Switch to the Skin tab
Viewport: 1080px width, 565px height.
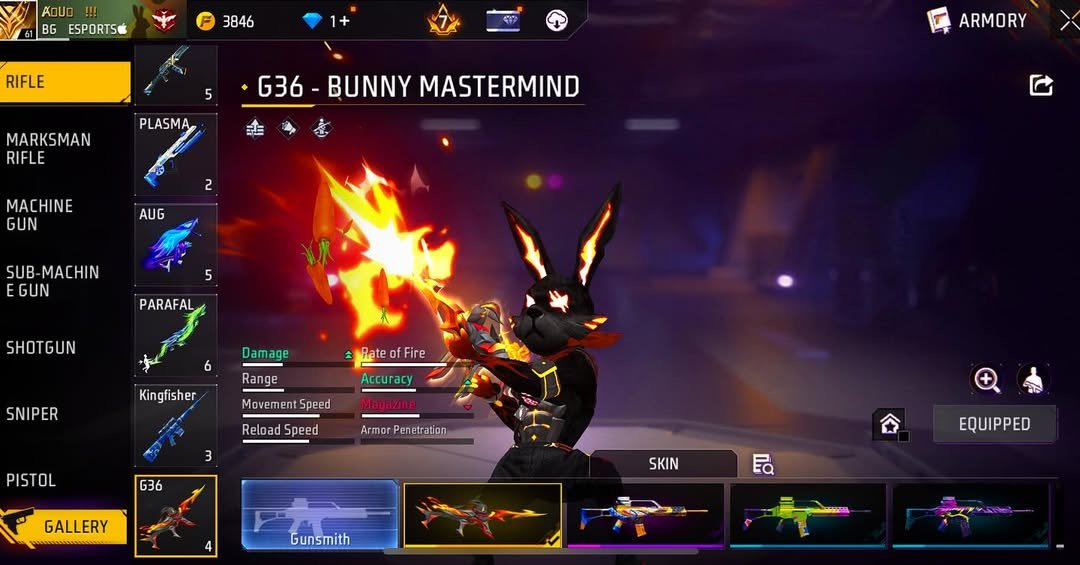(x=663, y=464)
